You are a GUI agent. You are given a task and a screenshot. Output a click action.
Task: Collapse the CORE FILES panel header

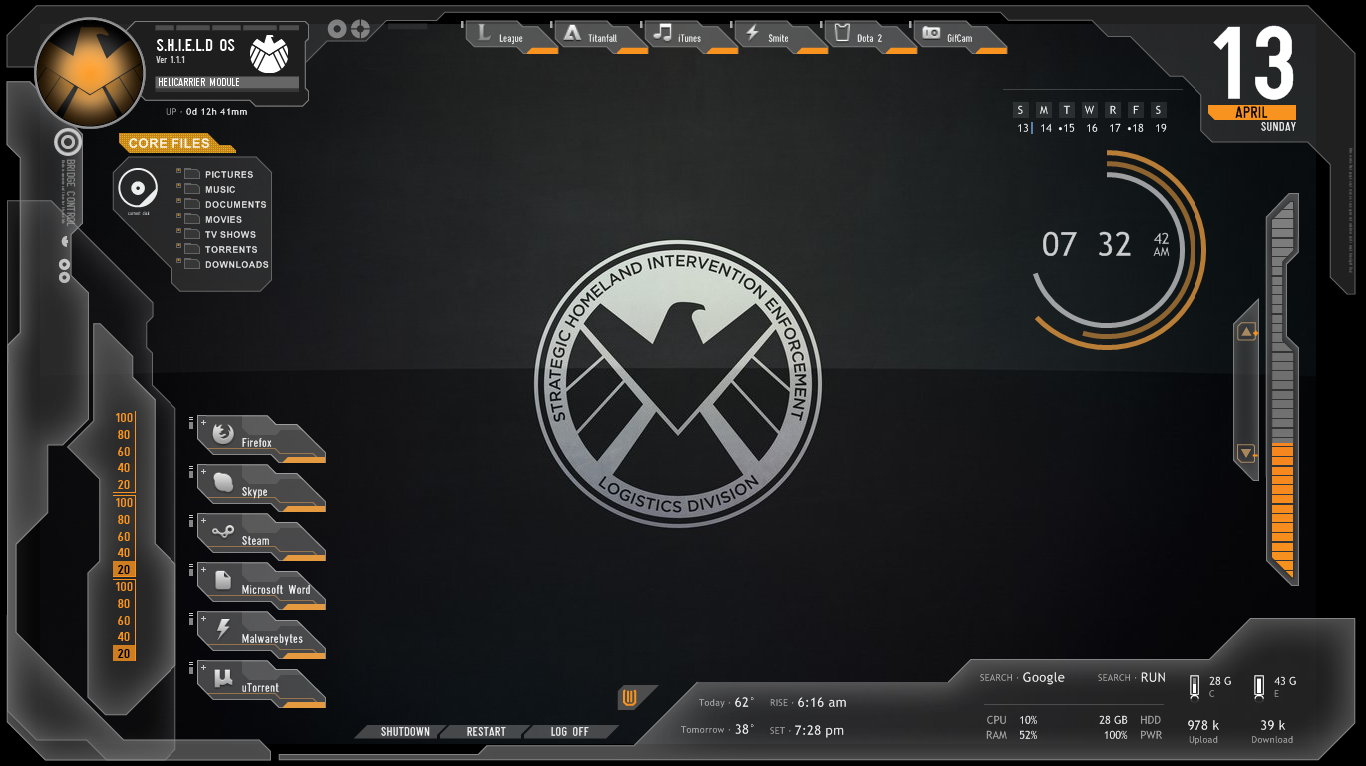point(167,143)
